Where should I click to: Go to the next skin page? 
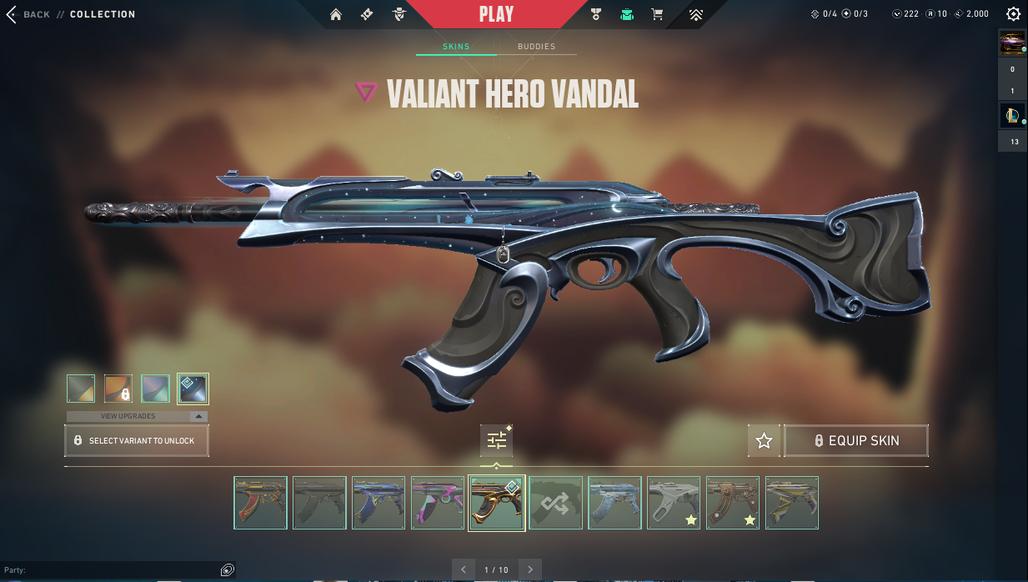(x=530, y=569)
